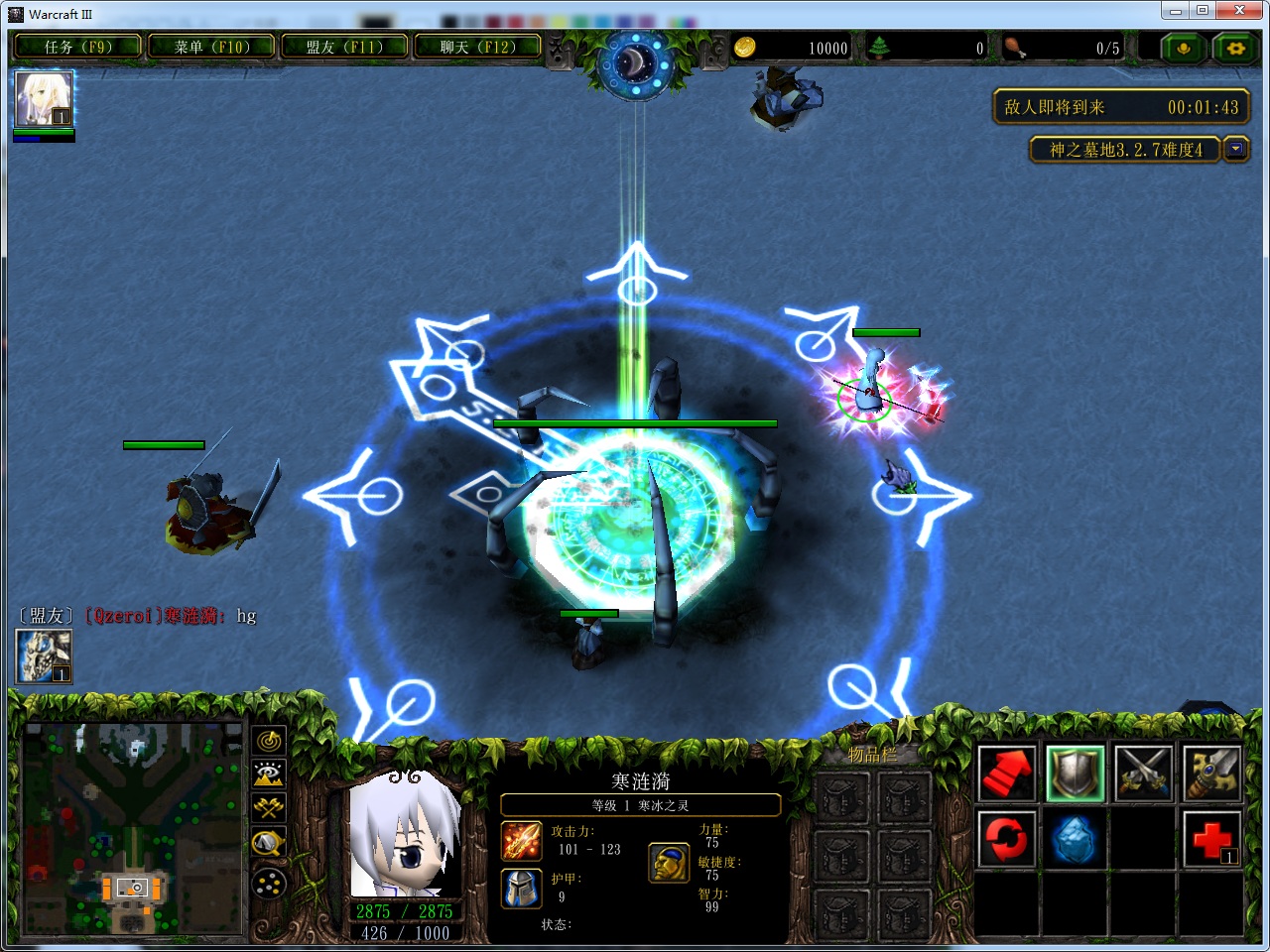This screenshot has width=1270, height=952.
Task: Toggle minimap ally color axes button
Action: pyautogui.click(x=269, y=808)
